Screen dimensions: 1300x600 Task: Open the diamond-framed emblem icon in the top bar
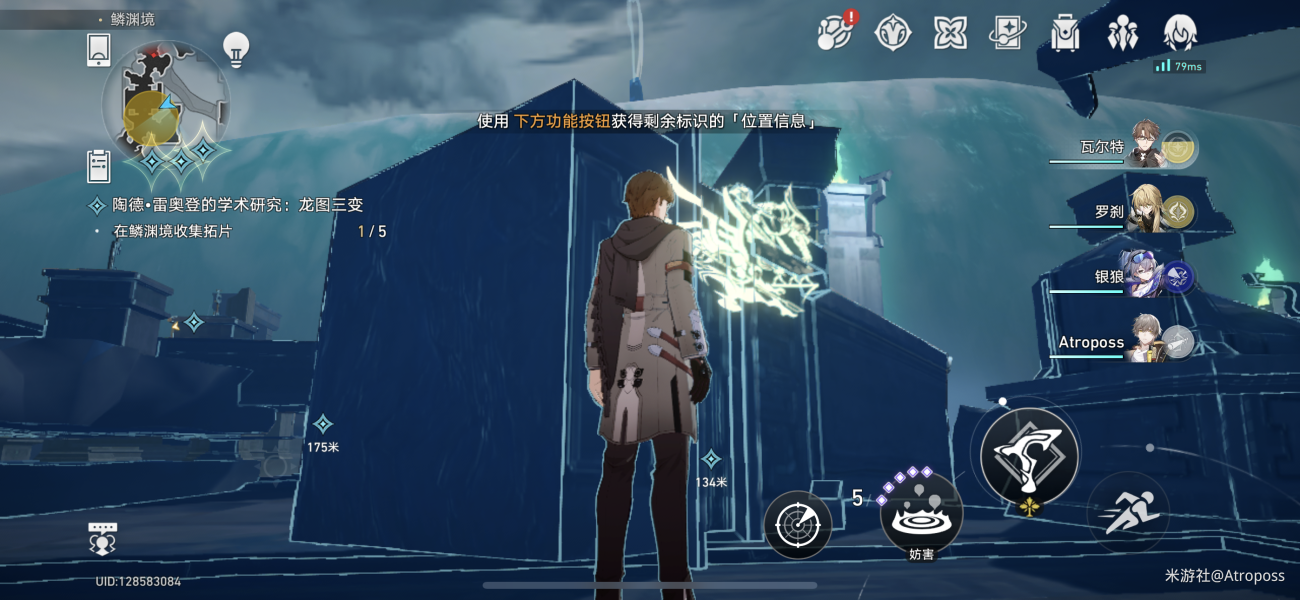[892, 33]
